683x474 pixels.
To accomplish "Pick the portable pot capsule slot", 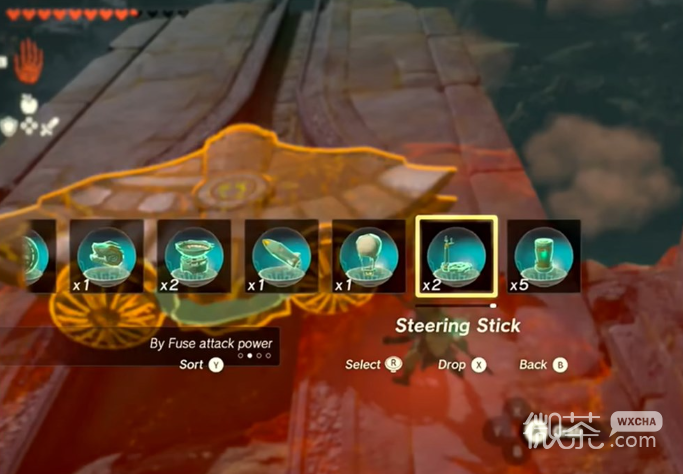I will 194,256.
